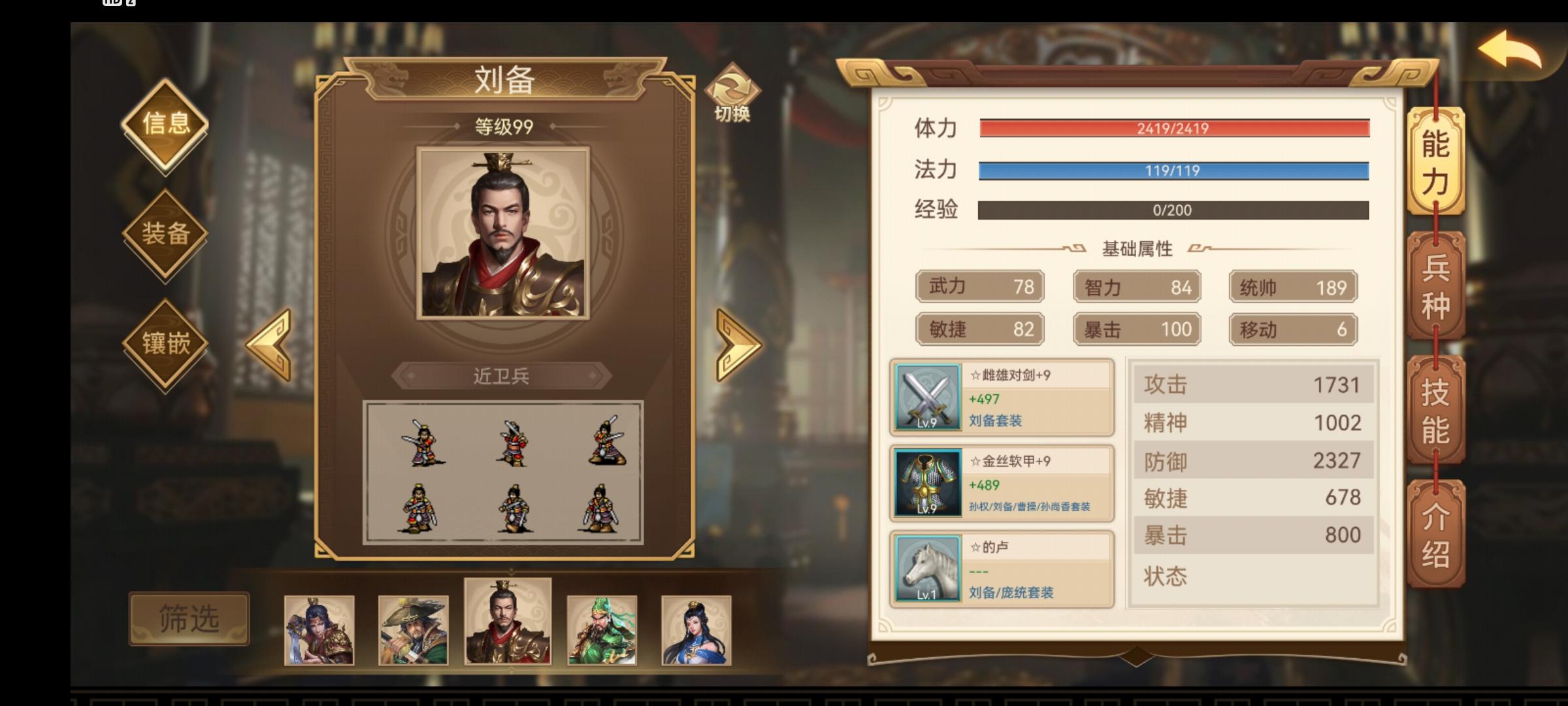Open the 镶嵌 inlay tab

[165, 343]
